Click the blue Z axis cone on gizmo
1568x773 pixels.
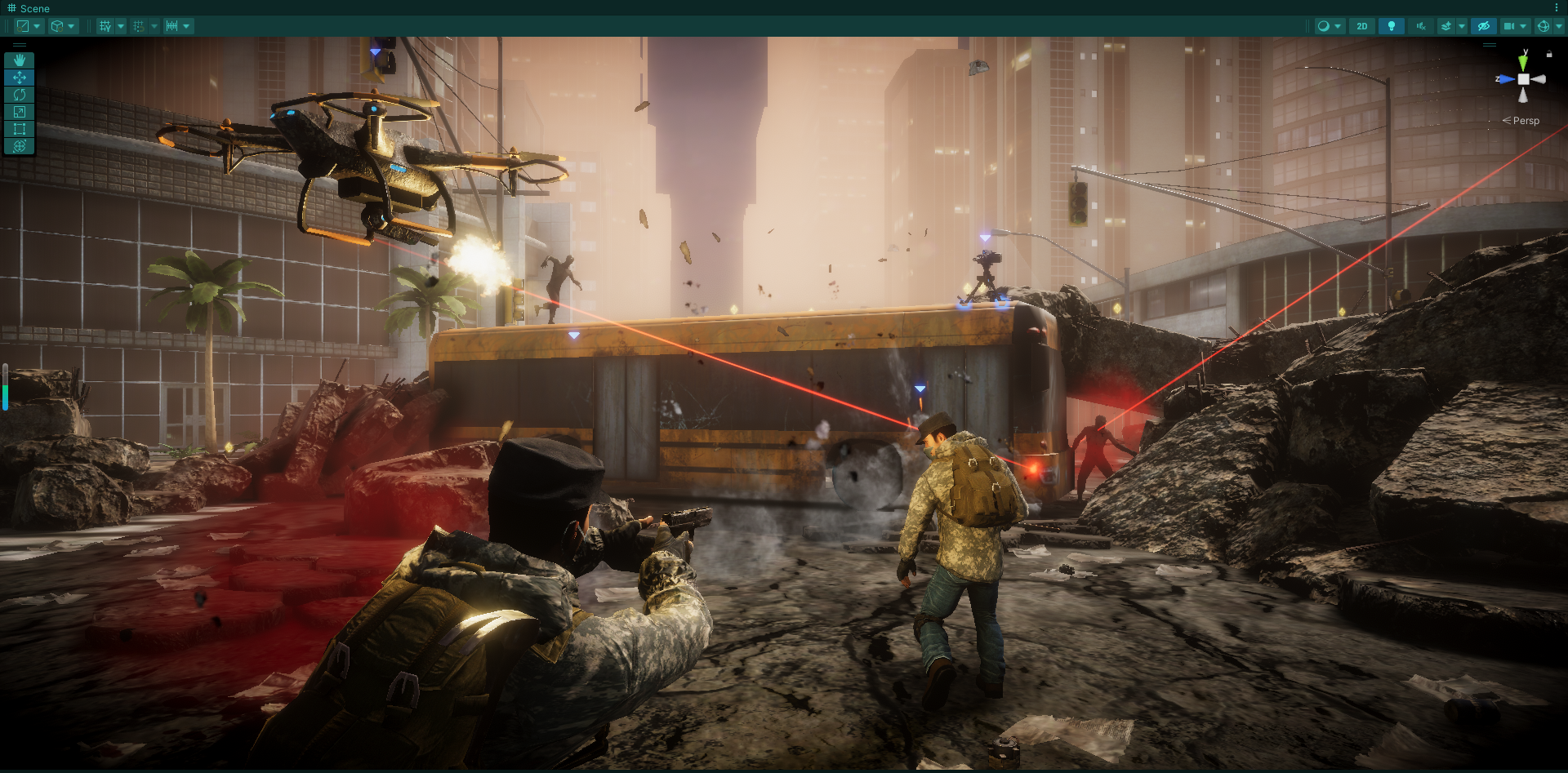(x=1506, y=79)
